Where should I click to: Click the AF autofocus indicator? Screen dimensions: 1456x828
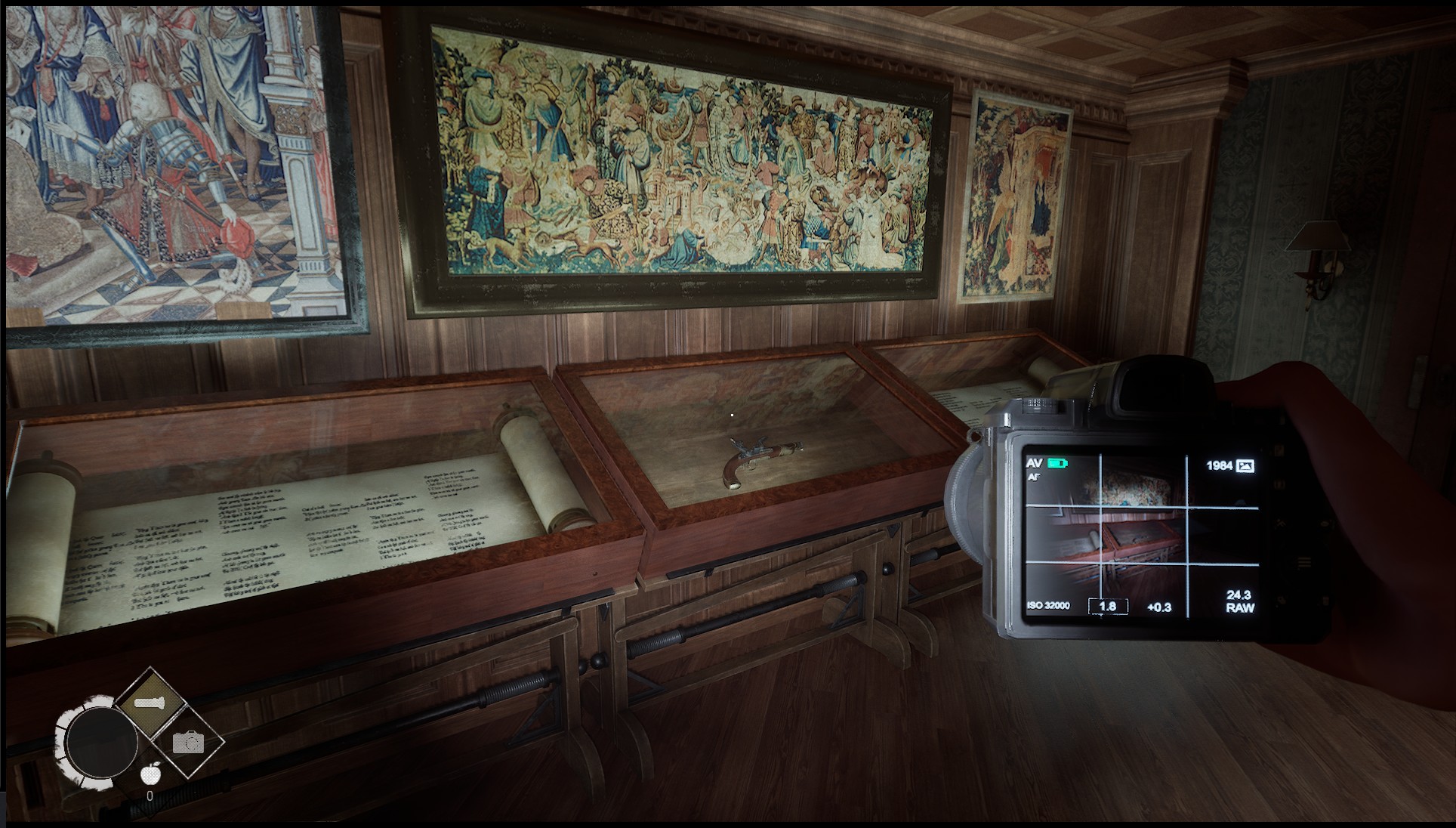tap(1035, 479)
